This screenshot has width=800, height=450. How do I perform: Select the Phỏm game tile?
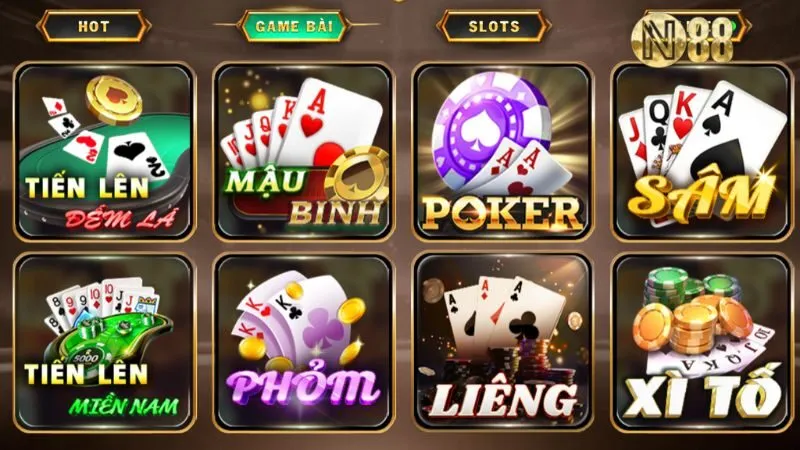point(303,342)
